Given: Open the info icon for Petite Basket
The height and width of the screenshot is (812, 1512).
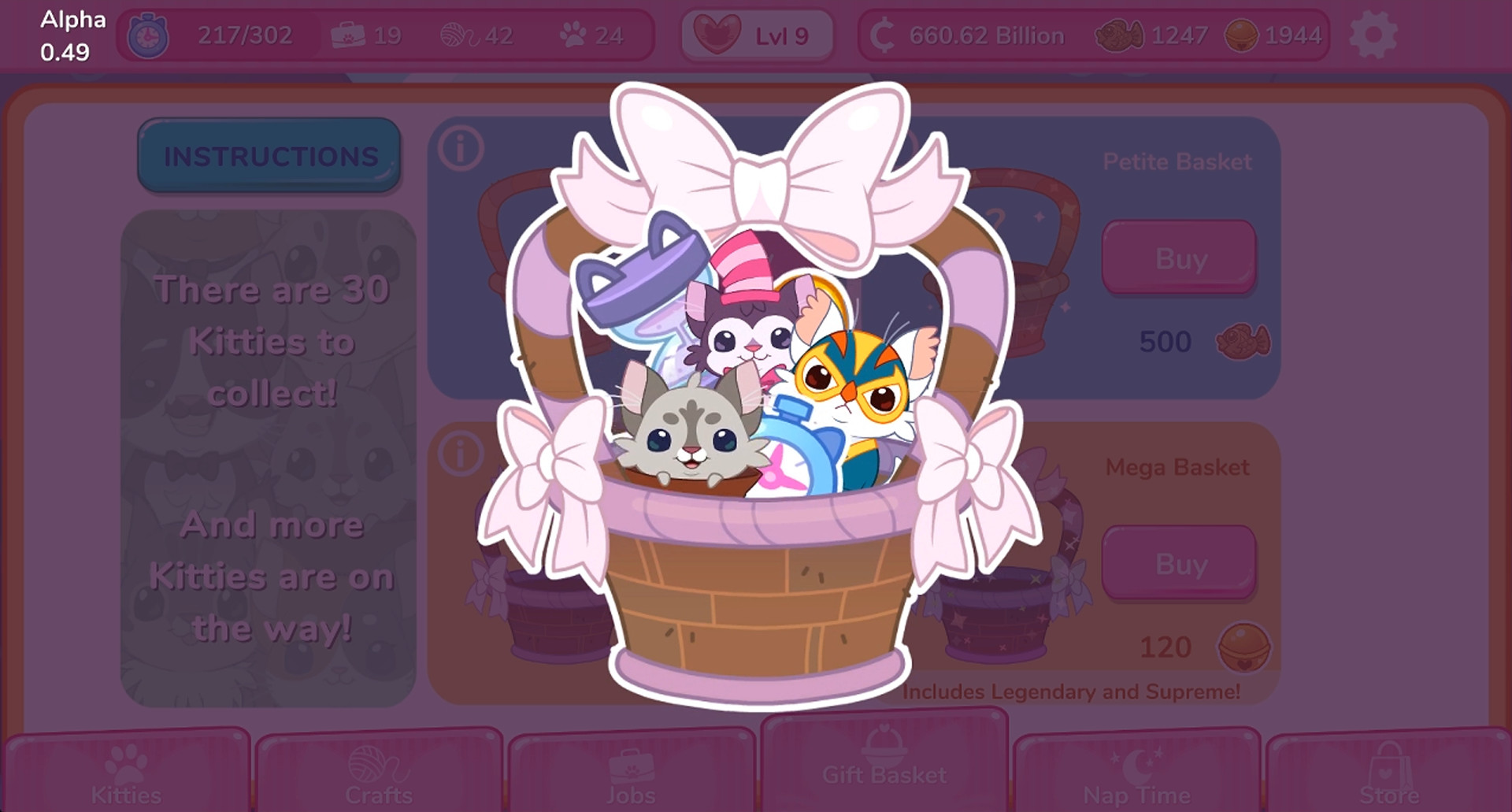Looking at the screenshot, I should tap(459, 145).
